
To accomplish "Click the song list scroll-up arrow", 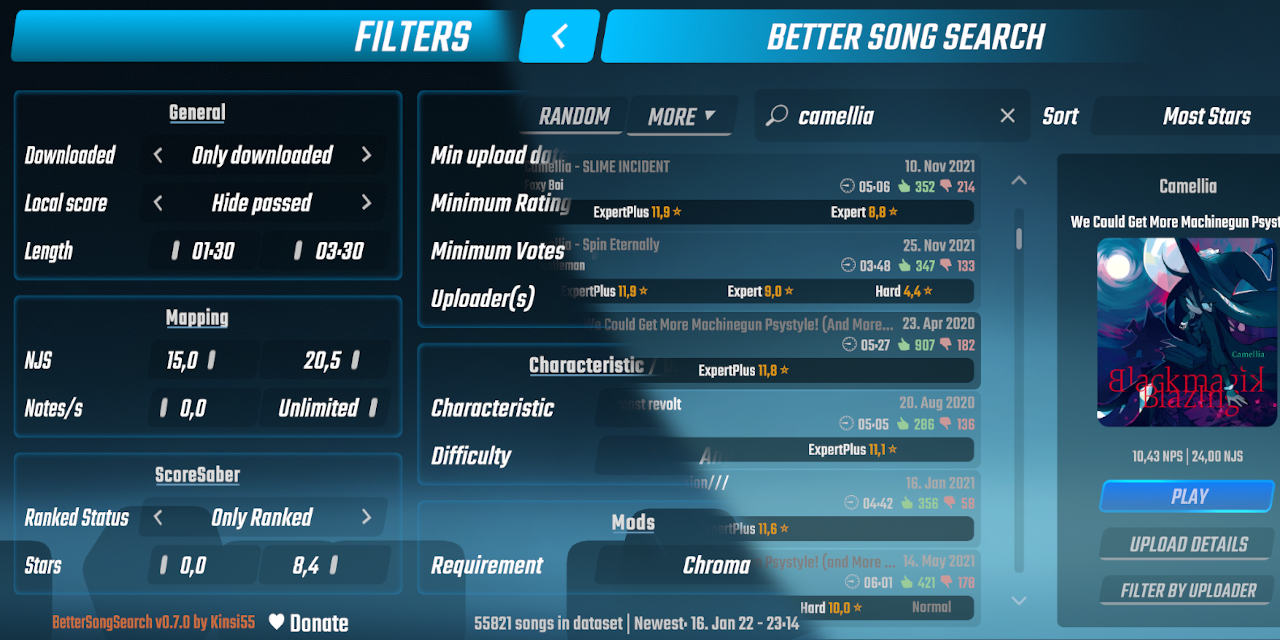I will coord(1018,181).
